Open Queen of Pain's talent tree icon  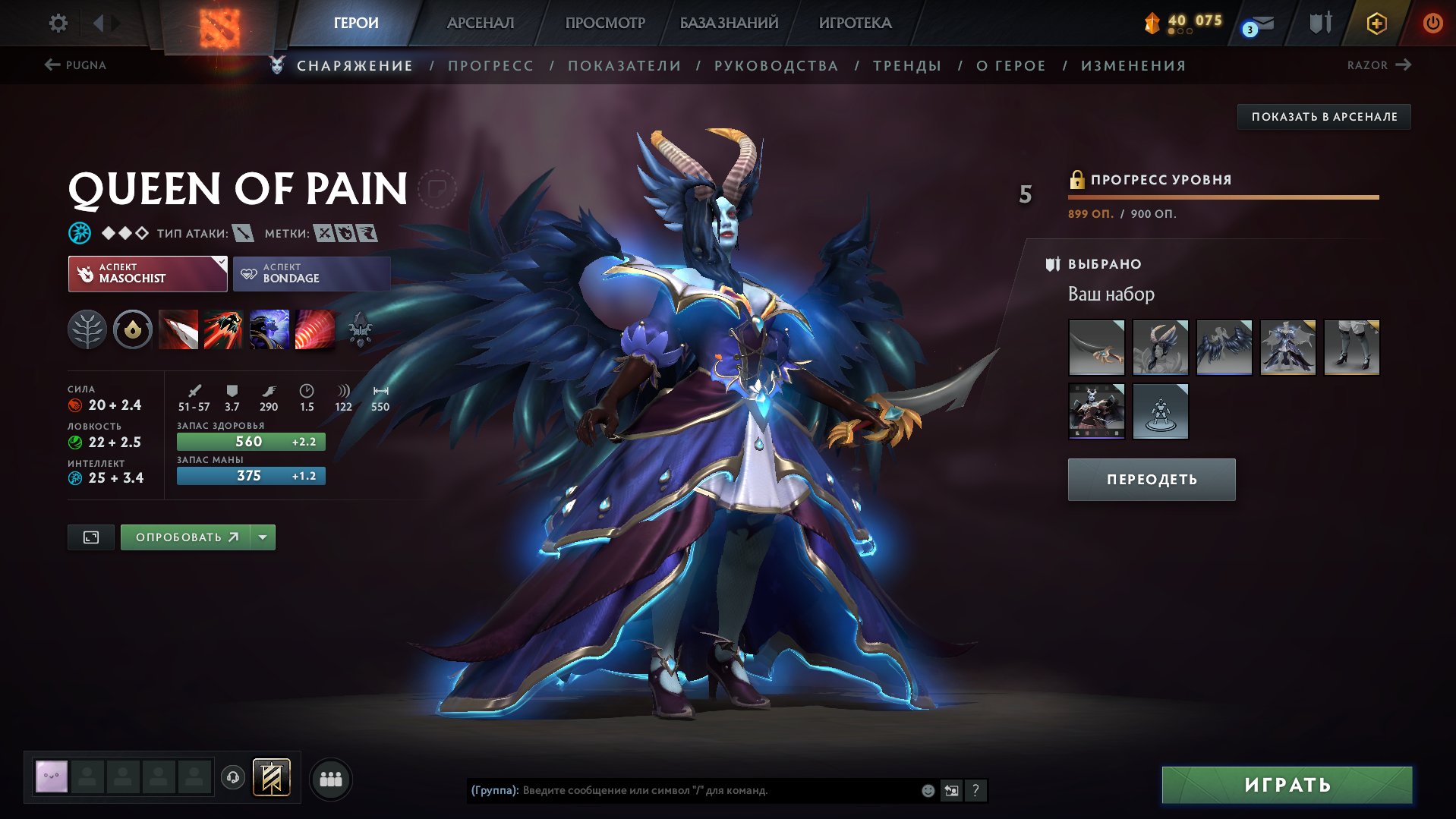(87, 329)
